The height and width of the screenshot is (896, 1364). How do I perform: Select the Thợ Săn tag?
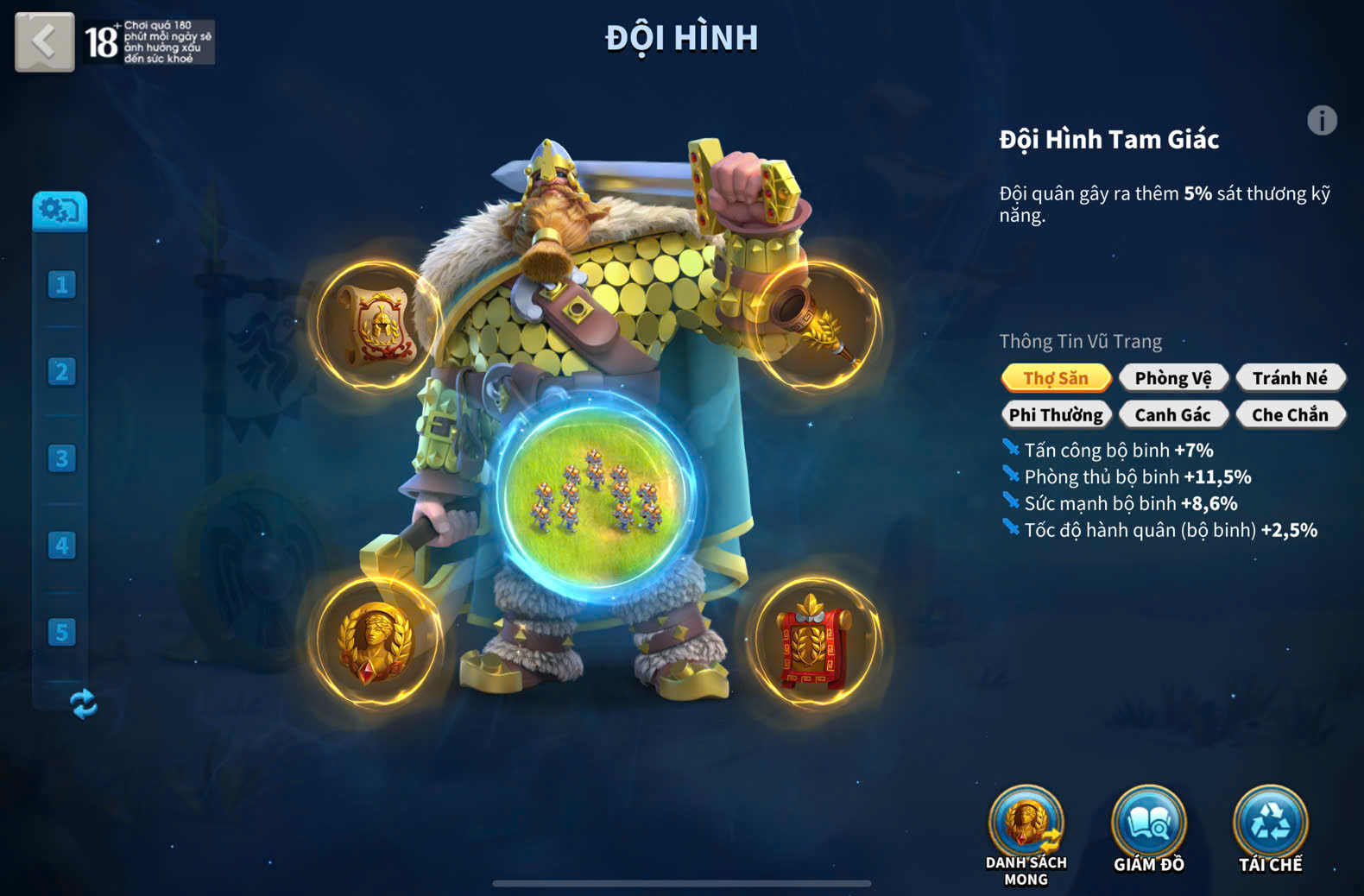1056,378
